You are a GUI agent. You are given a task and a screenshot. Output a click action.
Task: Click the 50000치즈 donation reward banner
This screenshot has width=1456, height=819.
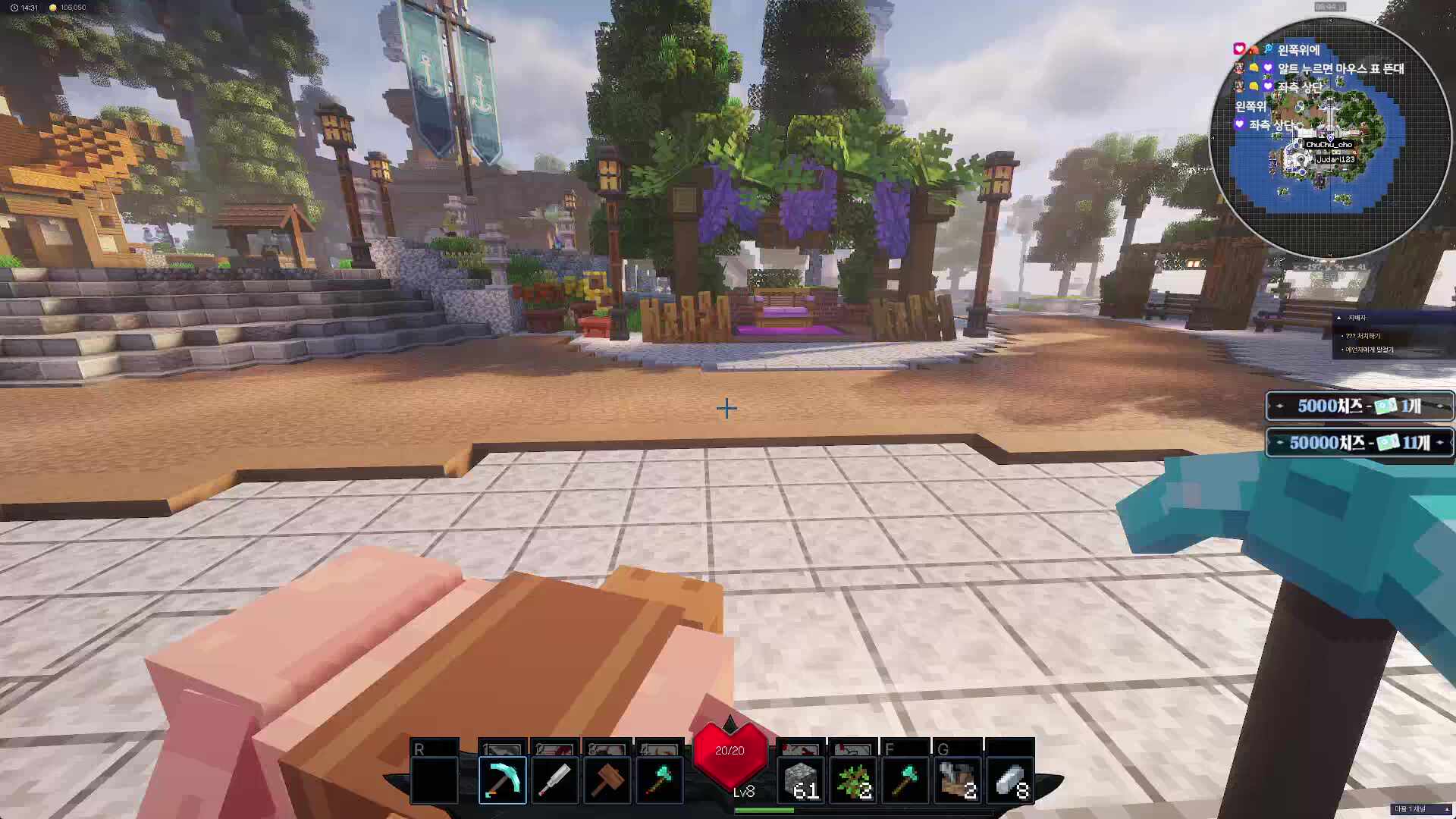pos(1360,443)
